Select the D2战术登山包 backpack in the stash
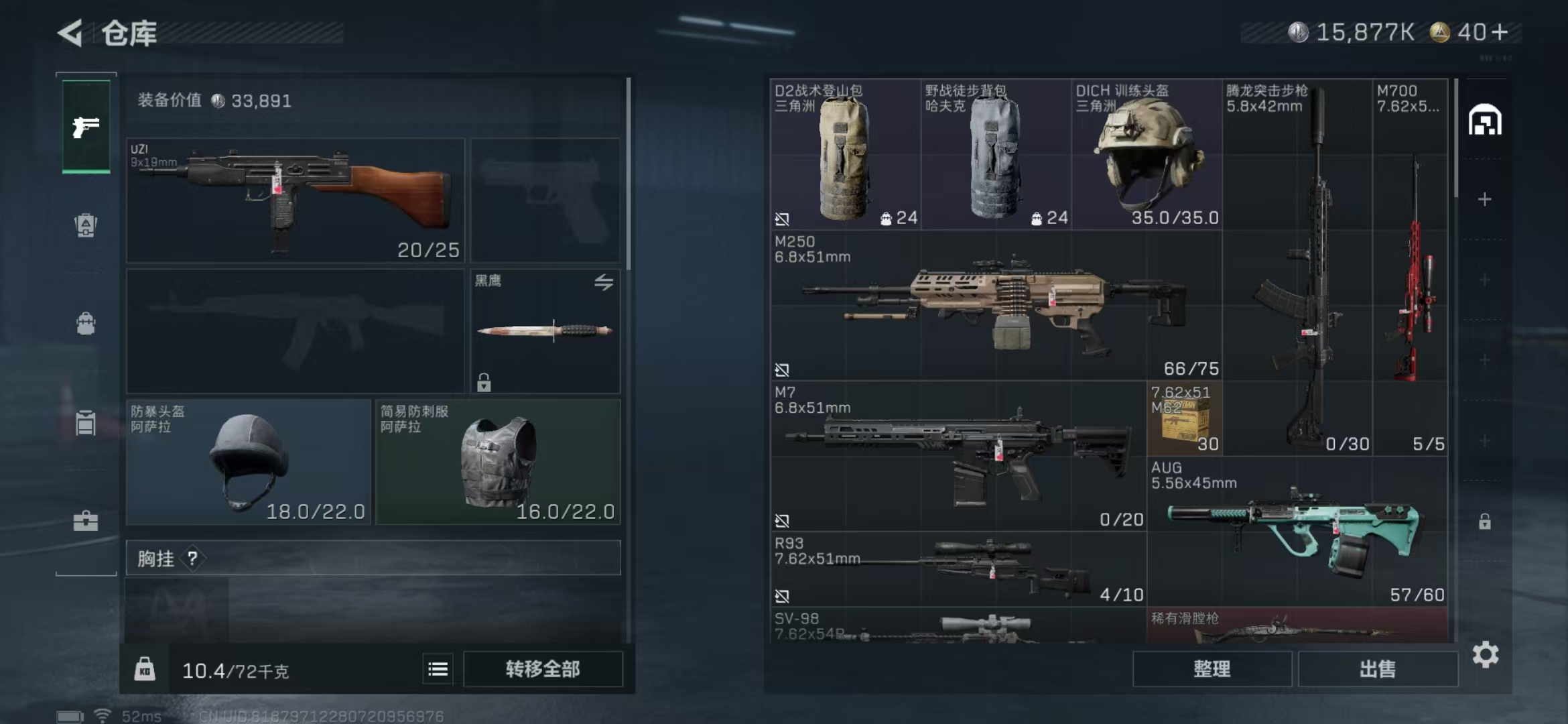The image size is (1568, 724). coord(845,155)
